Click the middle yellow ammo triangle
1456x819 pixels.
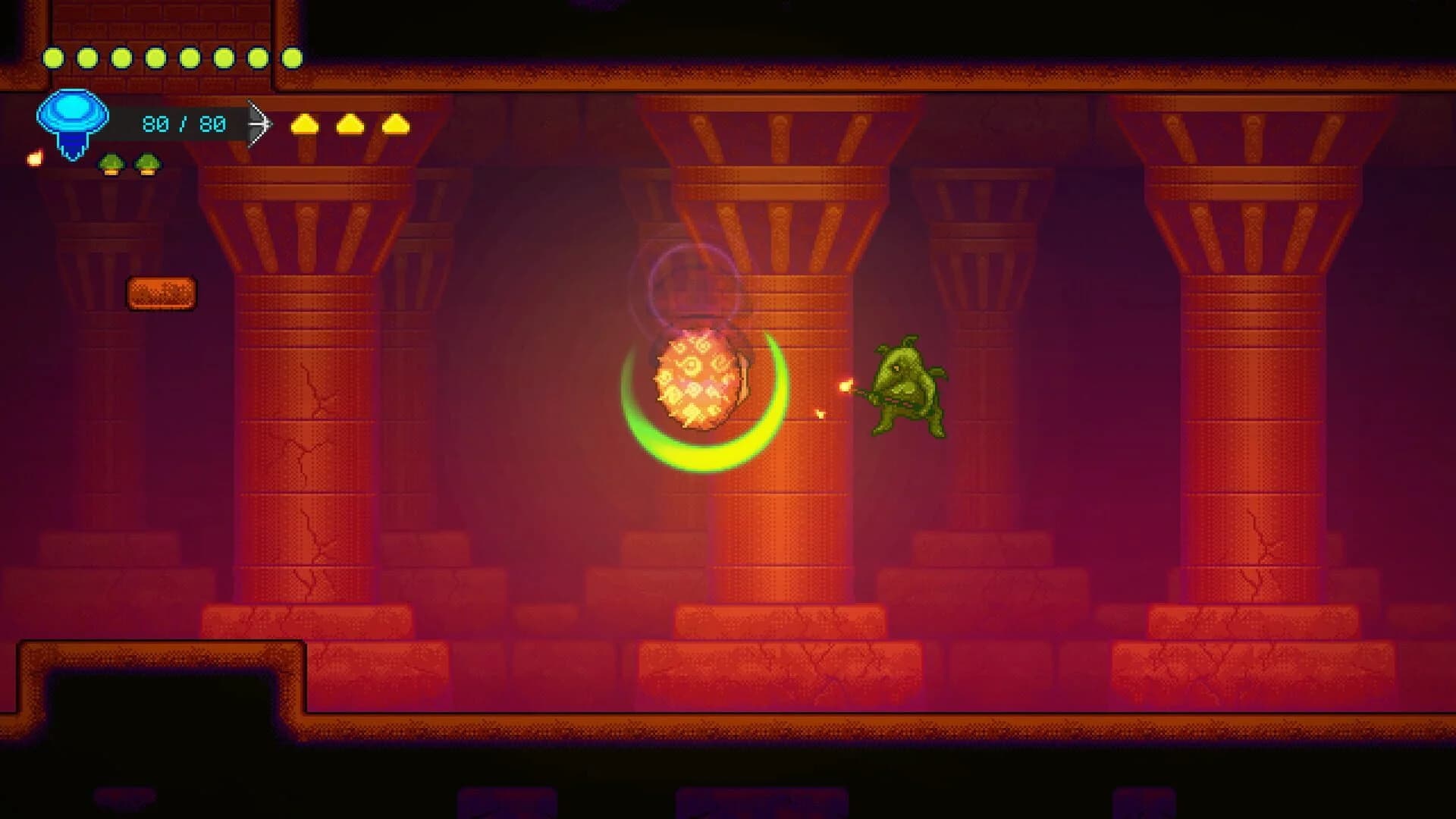pos(350,125)
